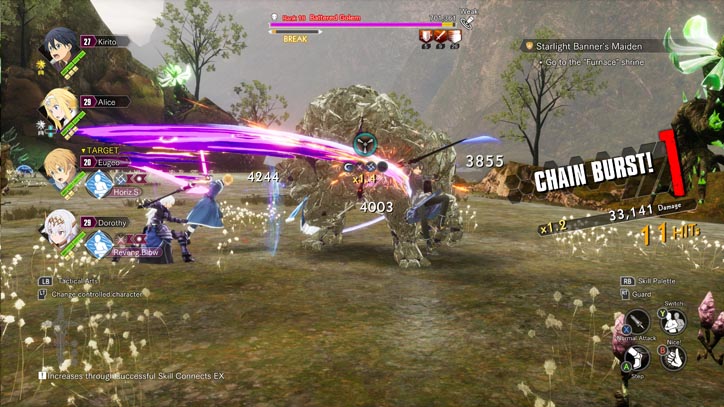Choose Alice's character portrait
Screen dimensions: 724x407
coord(60,105)
